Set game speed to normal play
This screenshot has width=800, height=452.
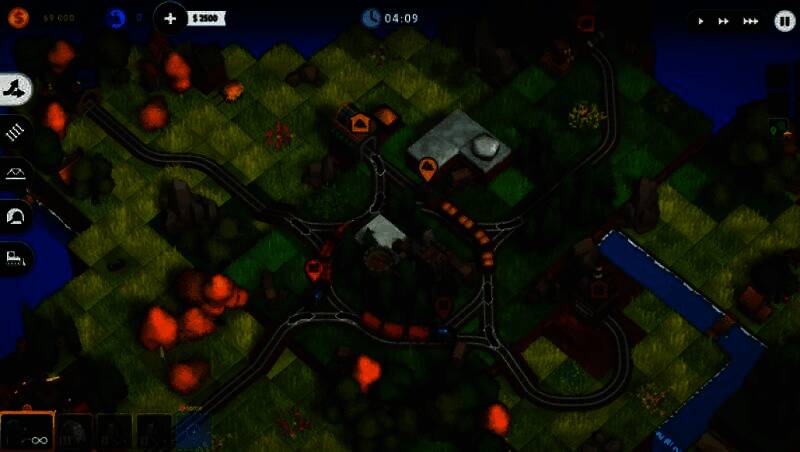click(701, 21)
